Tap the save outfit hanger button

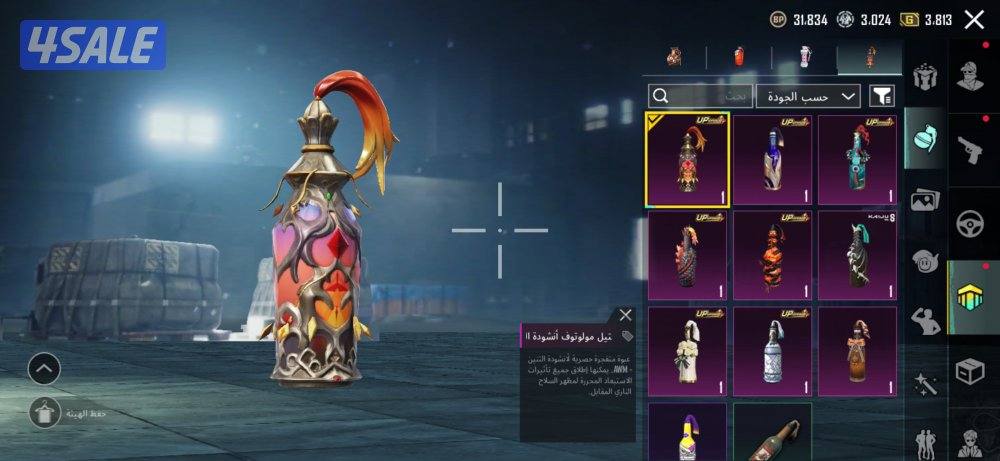click(44, 412)
